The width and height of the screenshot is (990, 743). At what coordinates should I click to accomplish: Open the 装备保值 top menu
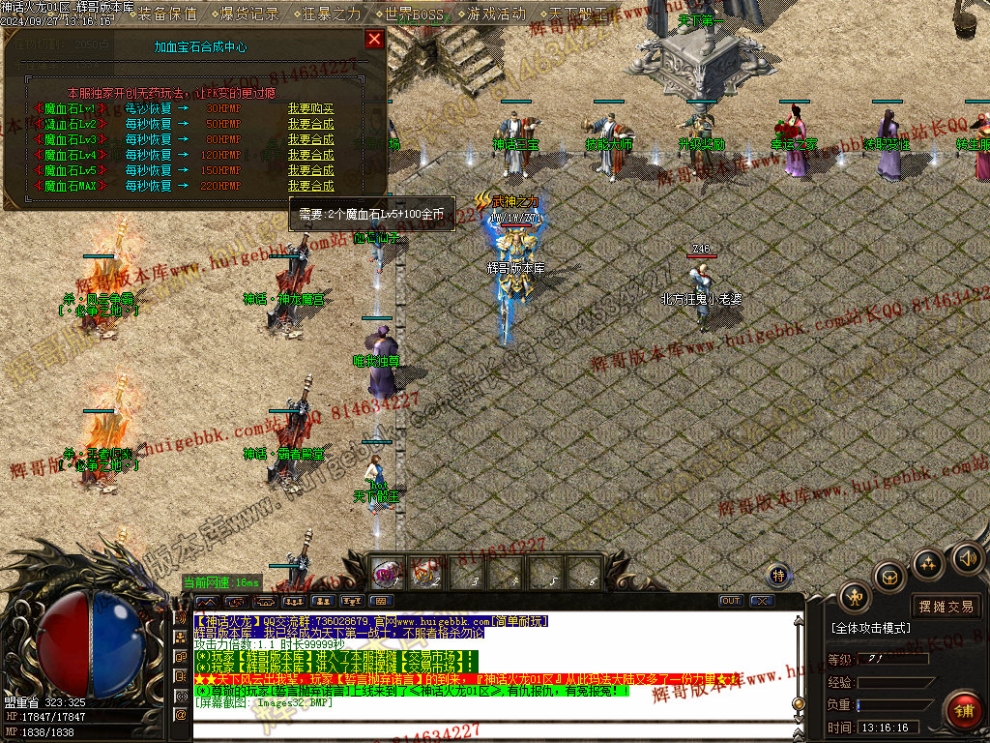(x=167, y=14)
